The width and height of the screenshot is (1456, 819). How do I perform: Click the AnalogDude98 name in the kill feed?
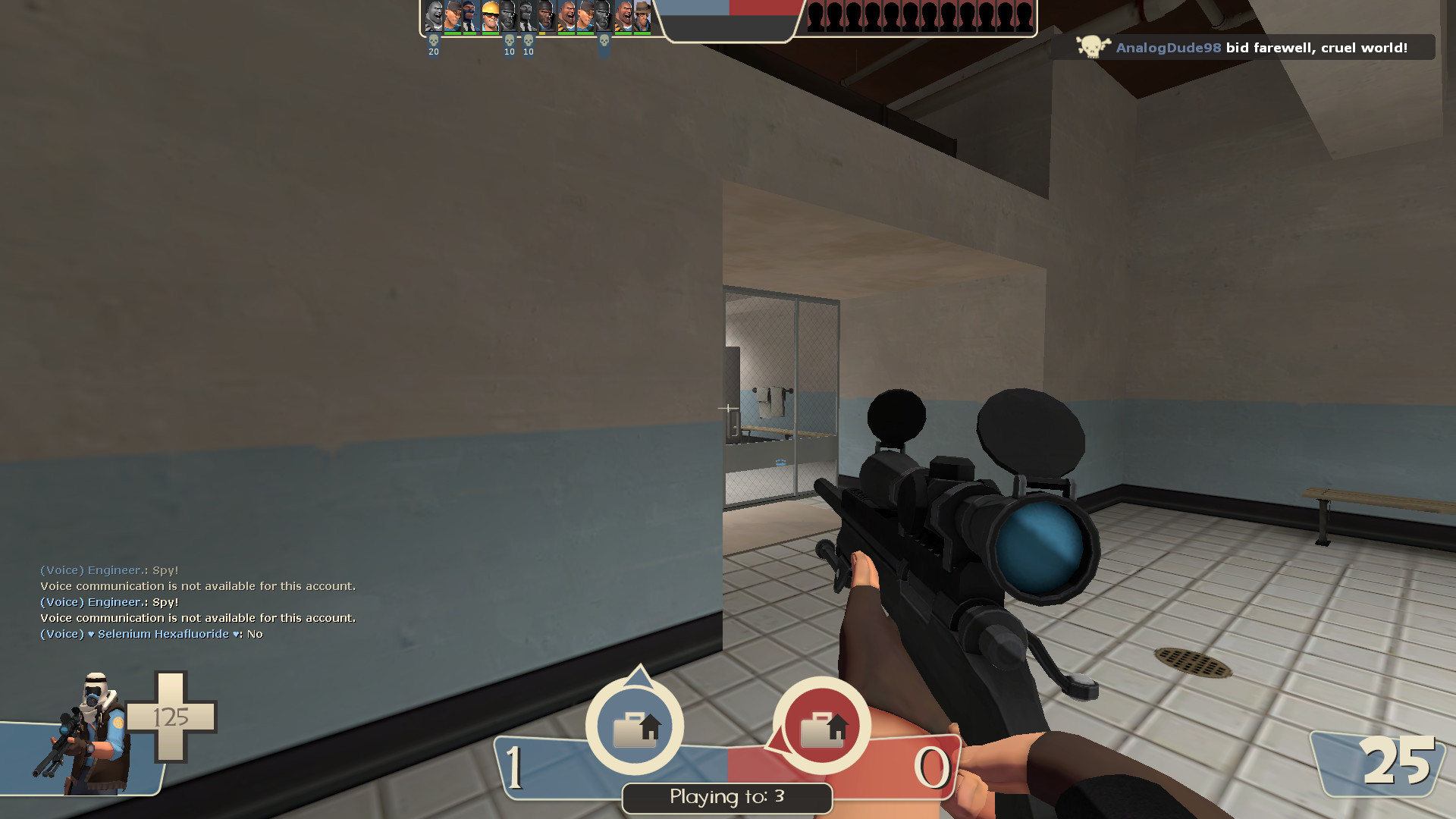tap(1168, 47)
